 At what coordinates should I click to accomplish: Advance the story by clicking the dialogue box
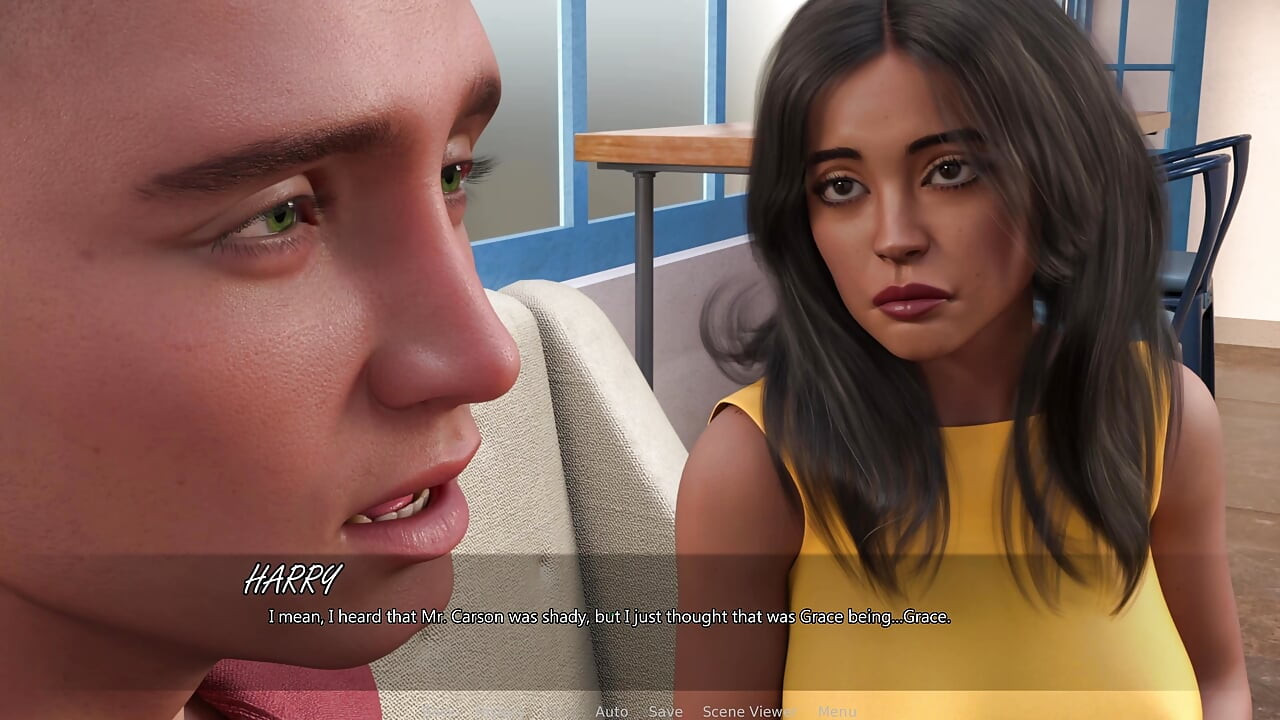click(x=640, y=617)
